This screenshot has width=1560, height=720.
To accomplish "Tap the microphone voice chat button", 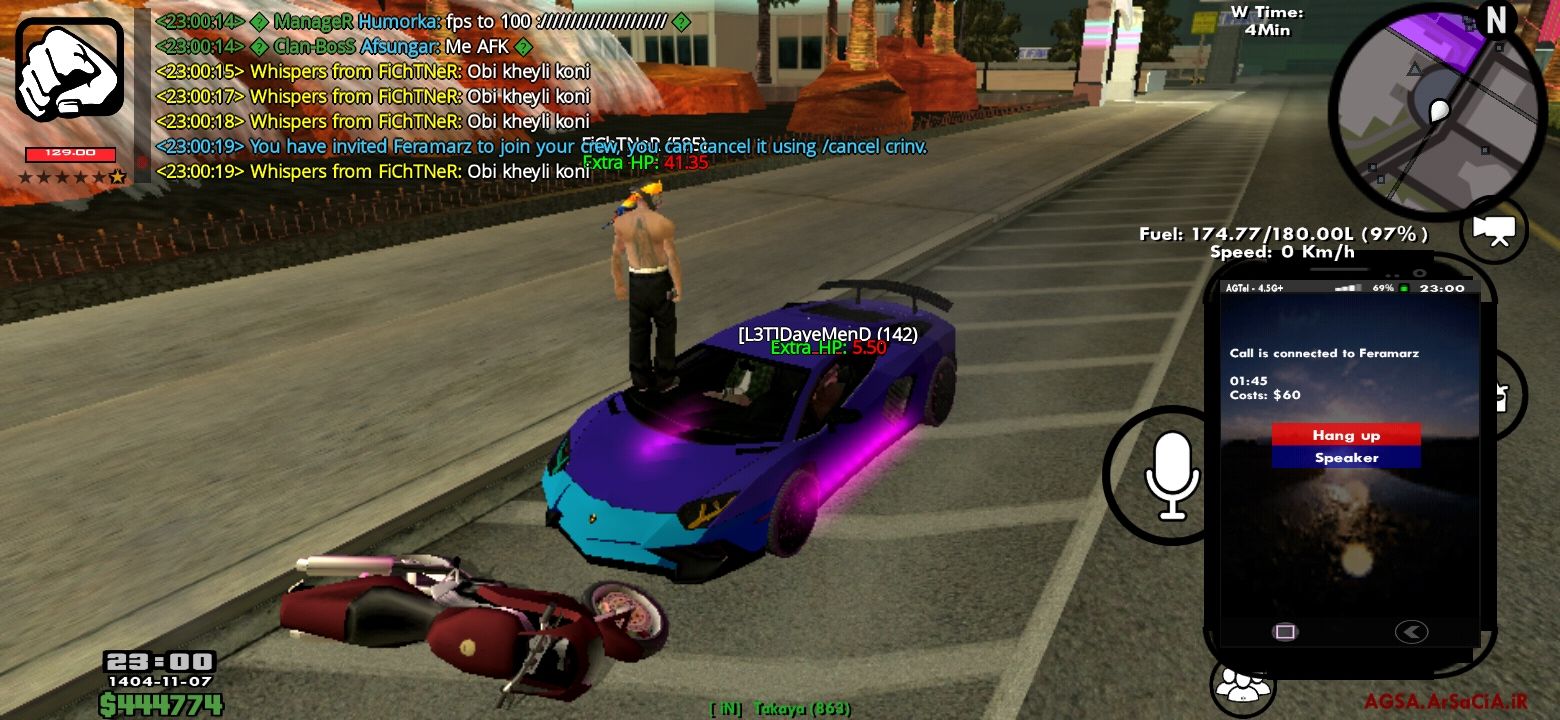I will (x=1170, y=476).
